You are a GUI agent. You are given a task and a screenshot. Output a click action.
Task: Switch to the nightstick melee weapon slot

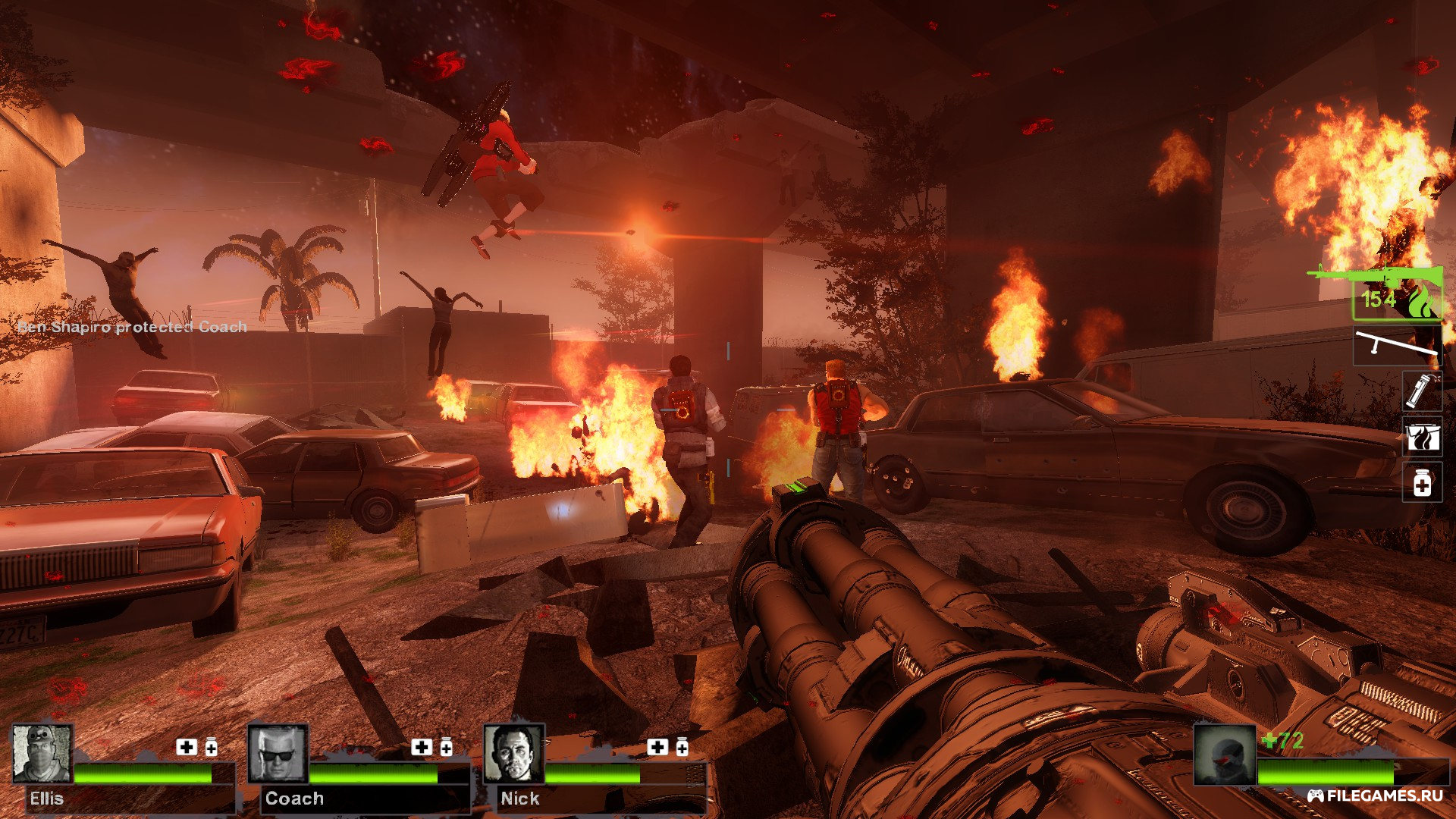(1397, 346)
